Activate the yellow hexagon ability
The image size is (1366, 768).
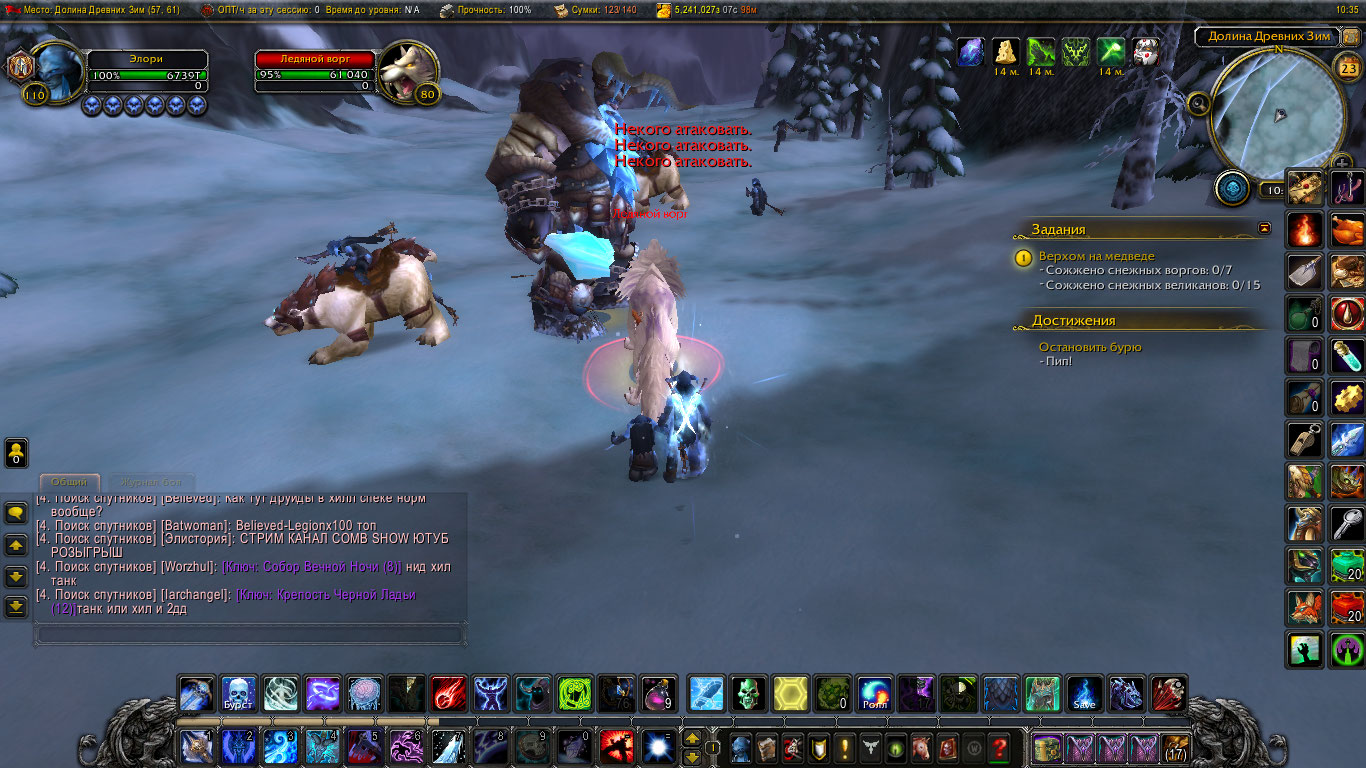(x=791, y=693)
